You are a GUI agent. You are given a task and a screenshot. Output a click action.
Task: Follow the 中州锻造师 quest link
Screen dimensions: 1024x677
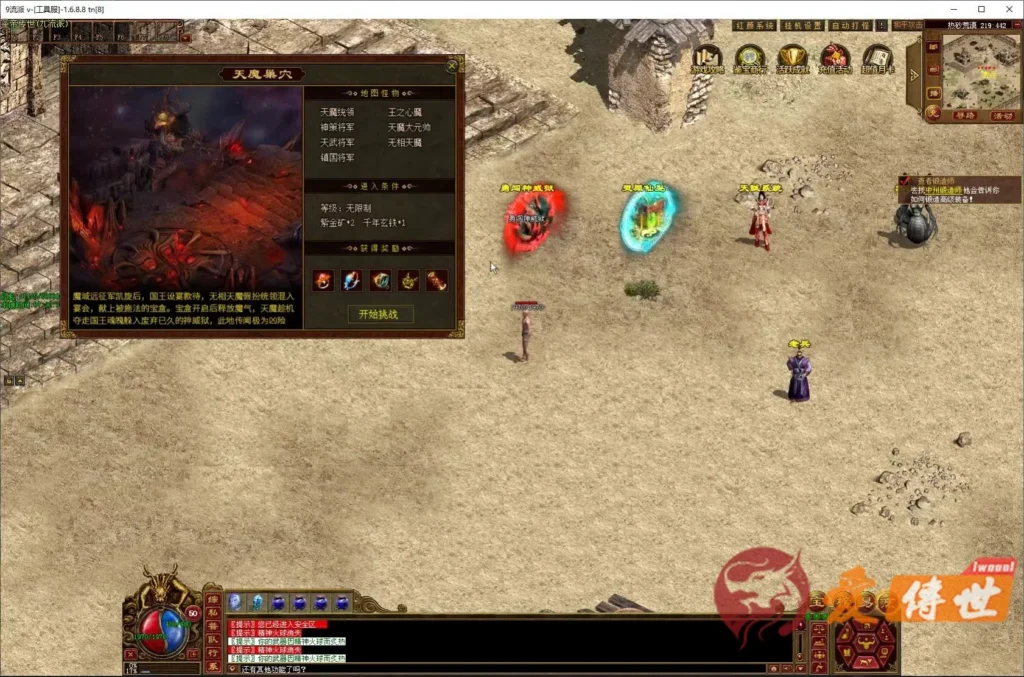941,190
